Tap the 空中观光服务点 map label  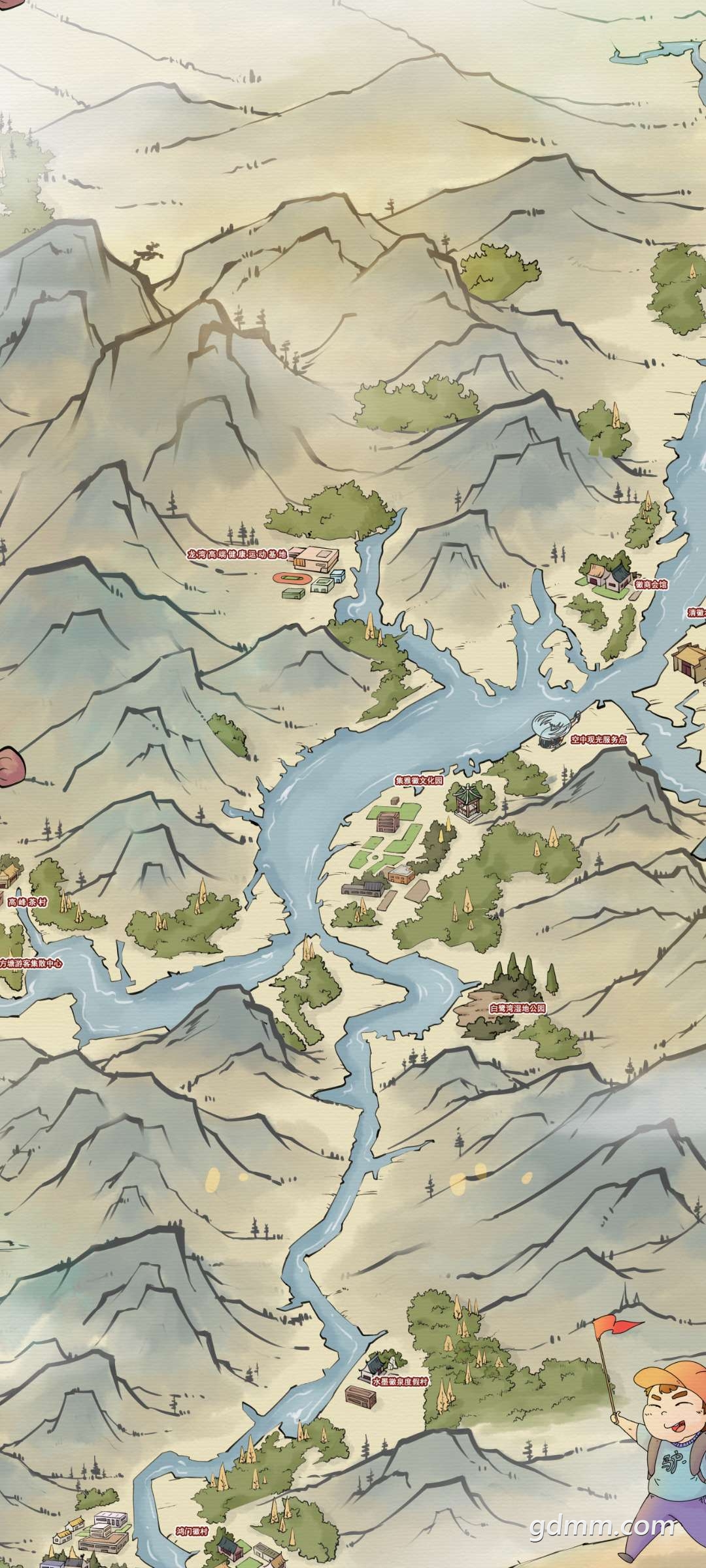598,740
